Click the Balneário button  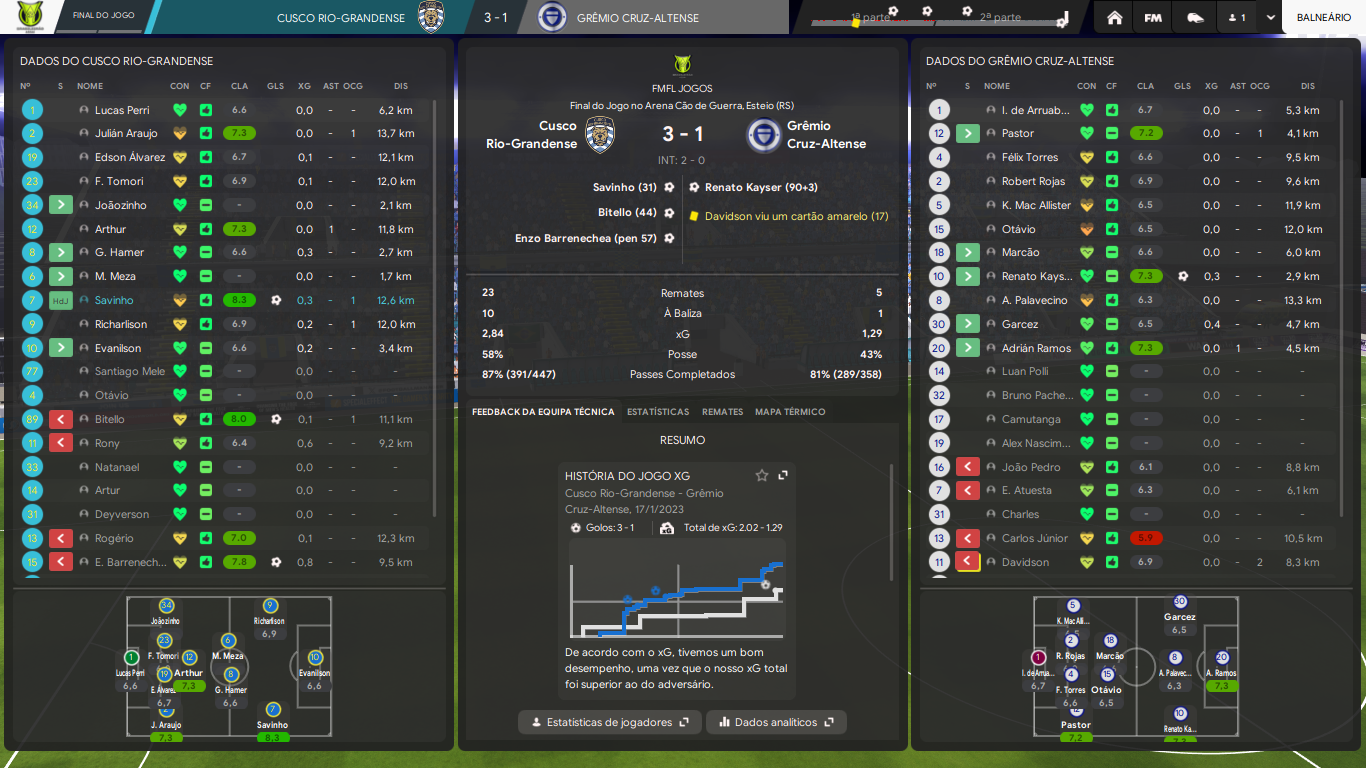click(1323, 17)
